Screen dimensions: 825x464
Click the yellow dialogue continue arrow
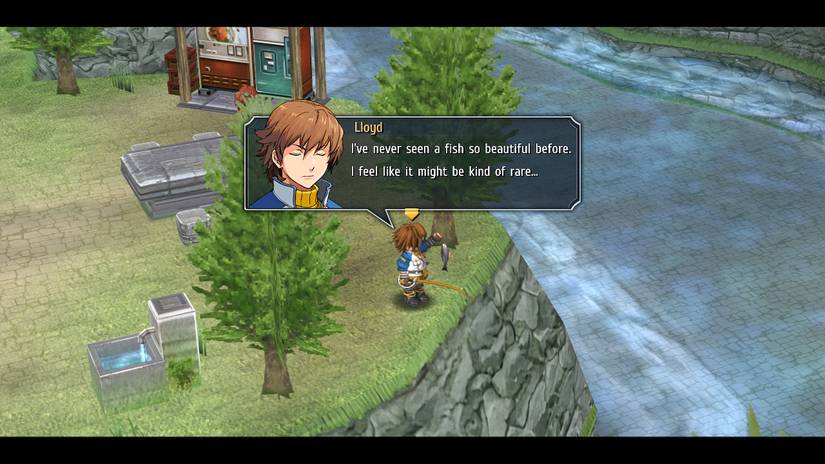point(411,214)
